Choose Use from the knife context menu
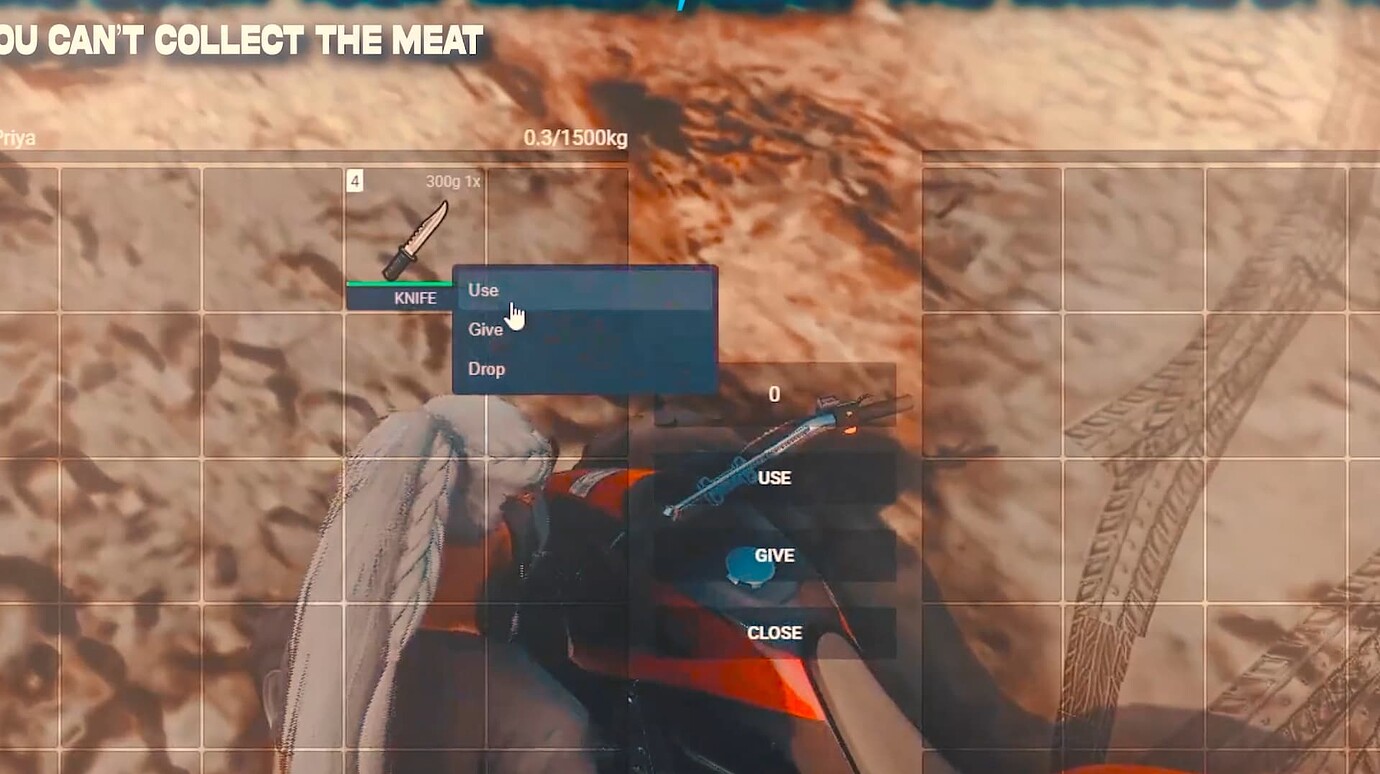This screenshot has width=1380, height=774. tap(482, 290)
